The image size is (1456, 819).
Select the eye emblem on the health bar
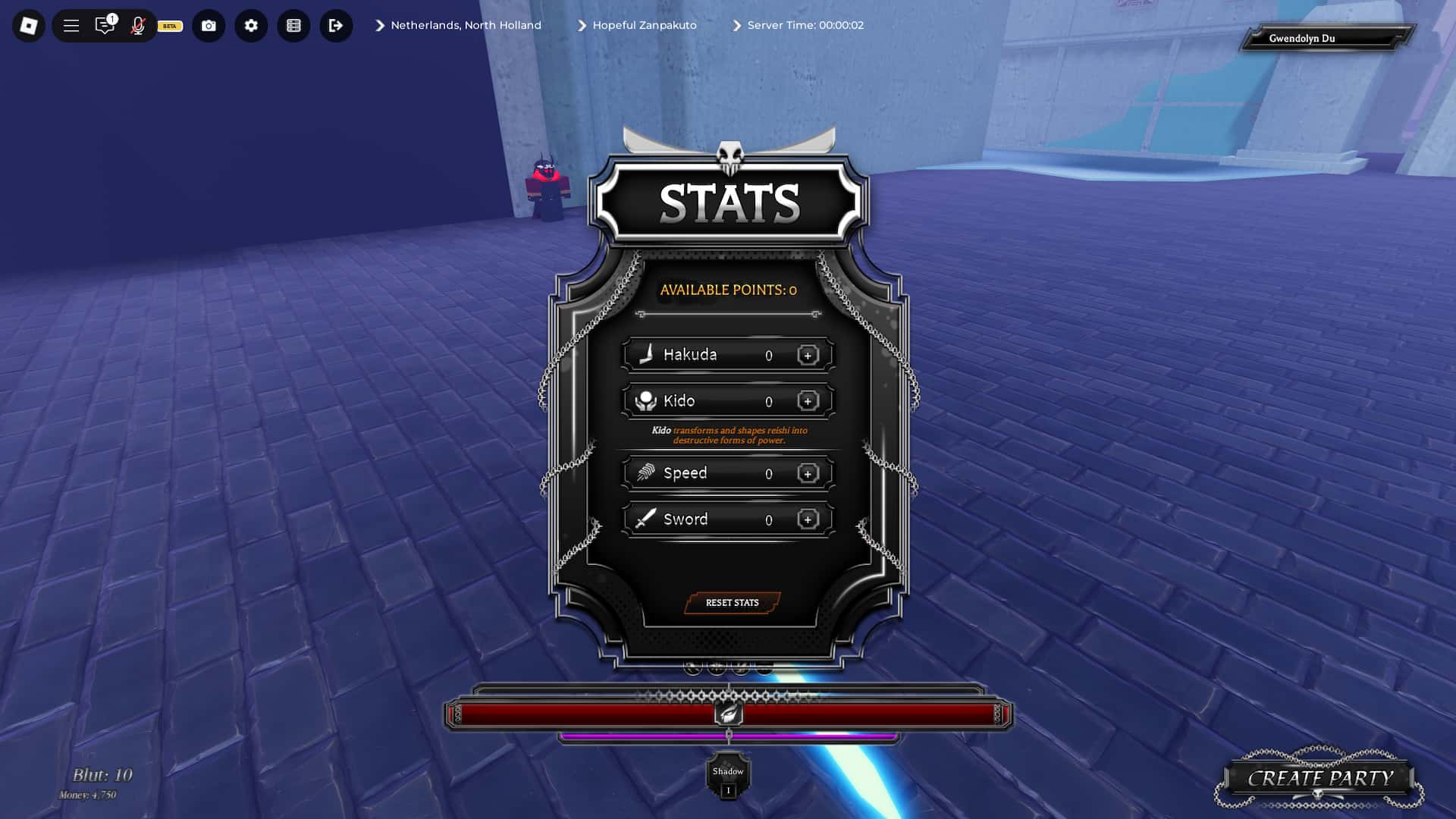728,711
